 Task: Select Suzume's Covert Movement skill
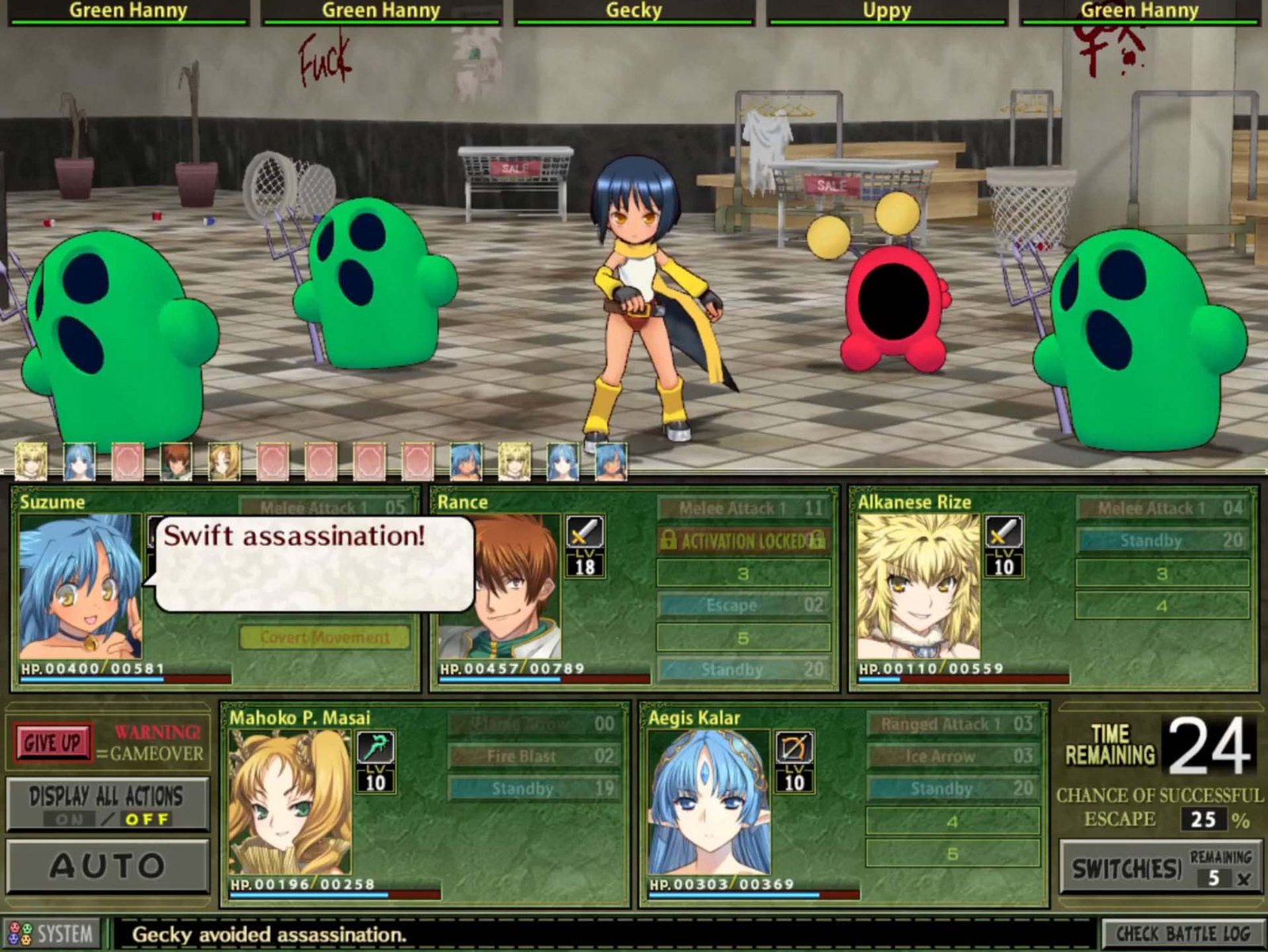click(325, 637)
